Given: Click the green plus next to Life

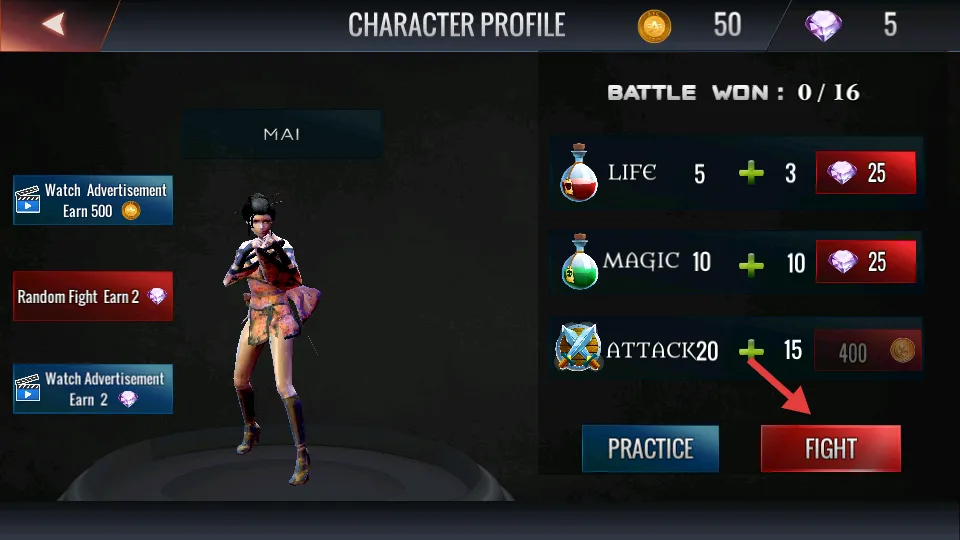Looking at the screenshot, I should pos(751,174).
